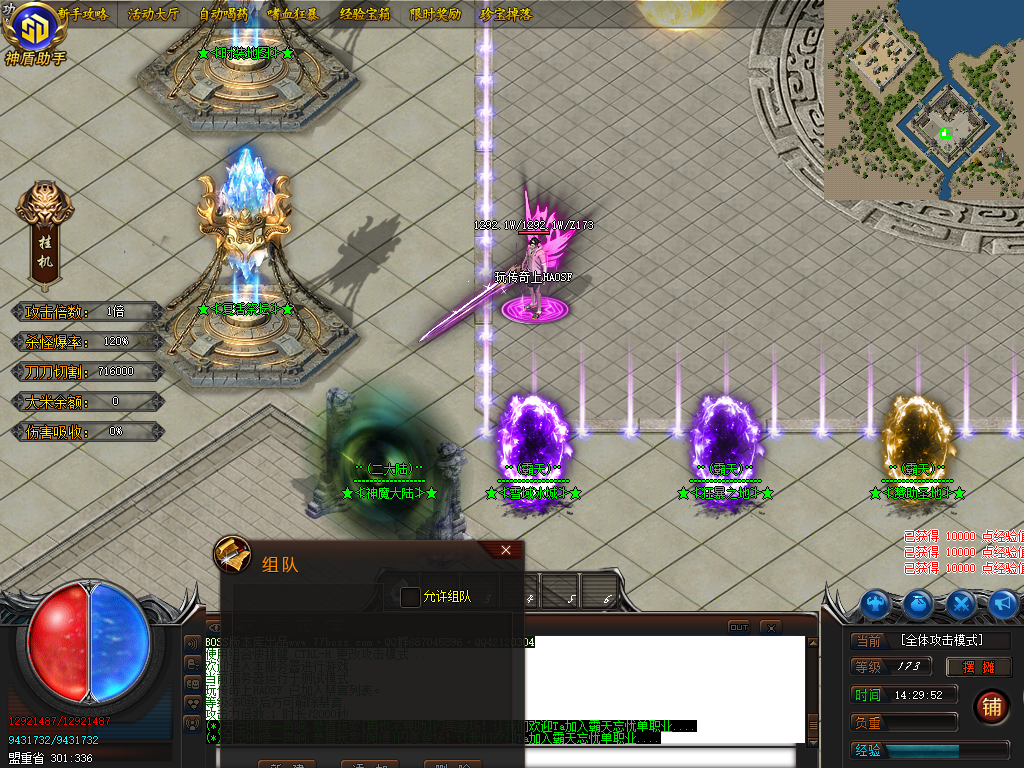Tick the 允许组队 allow-team checkbox
Screen dimensions: 1024x768
[x=410, y=597]
